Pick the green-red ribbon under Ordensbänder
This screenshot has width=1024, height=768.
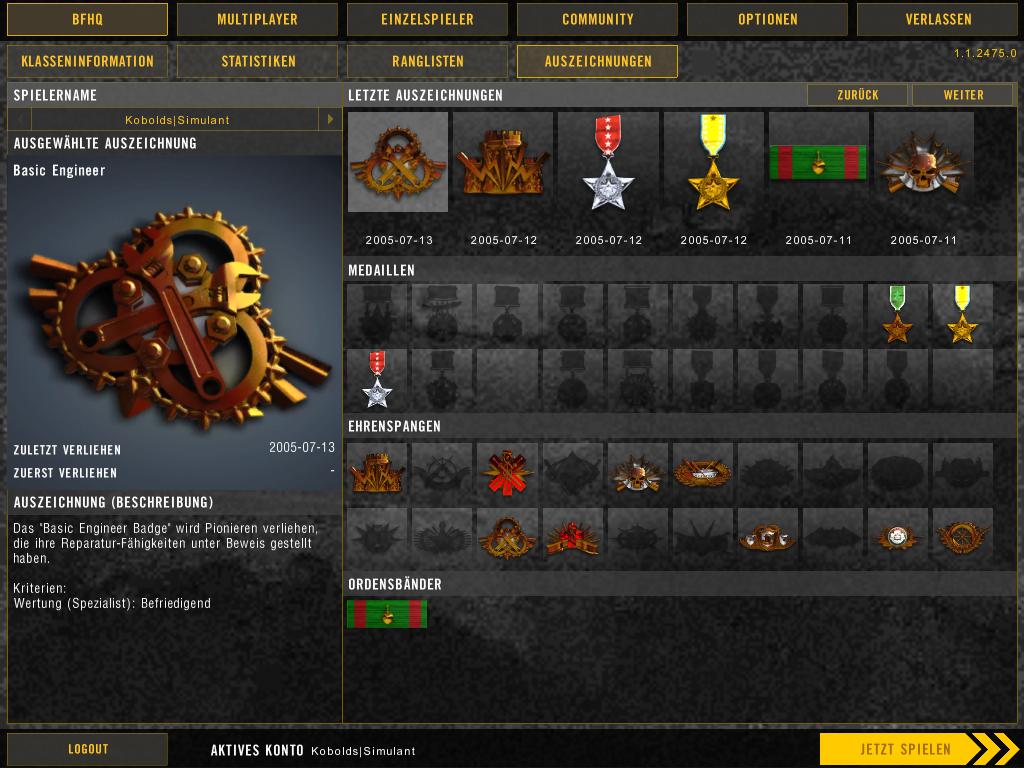387,613
